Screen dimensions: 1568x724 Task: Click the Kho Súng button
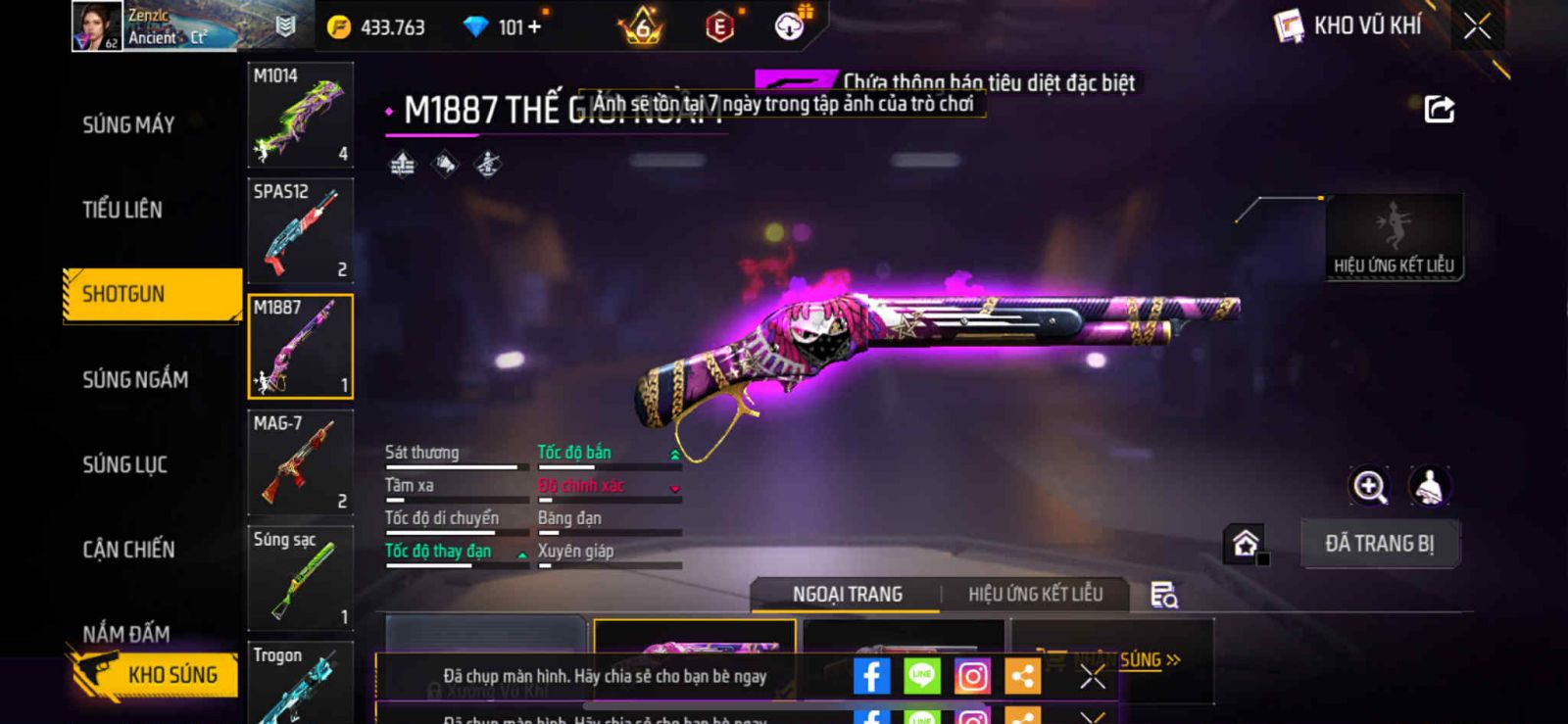(x=155, y=674)
